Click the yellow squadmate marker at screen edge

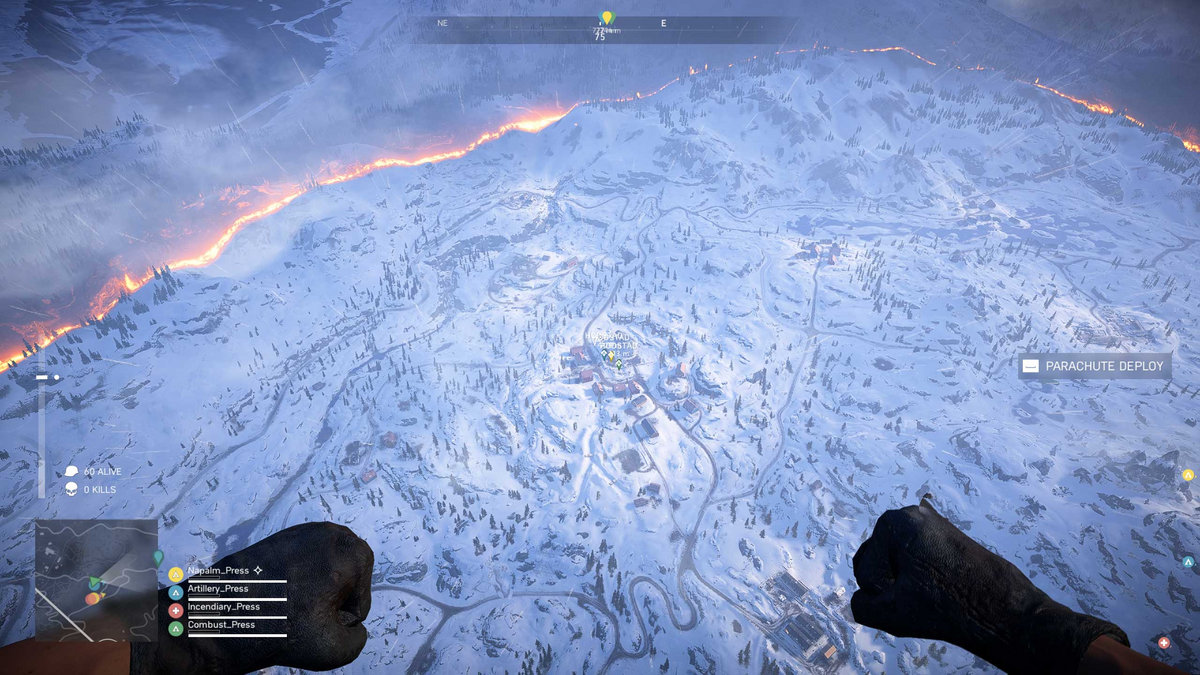[x=1187, y=475]
